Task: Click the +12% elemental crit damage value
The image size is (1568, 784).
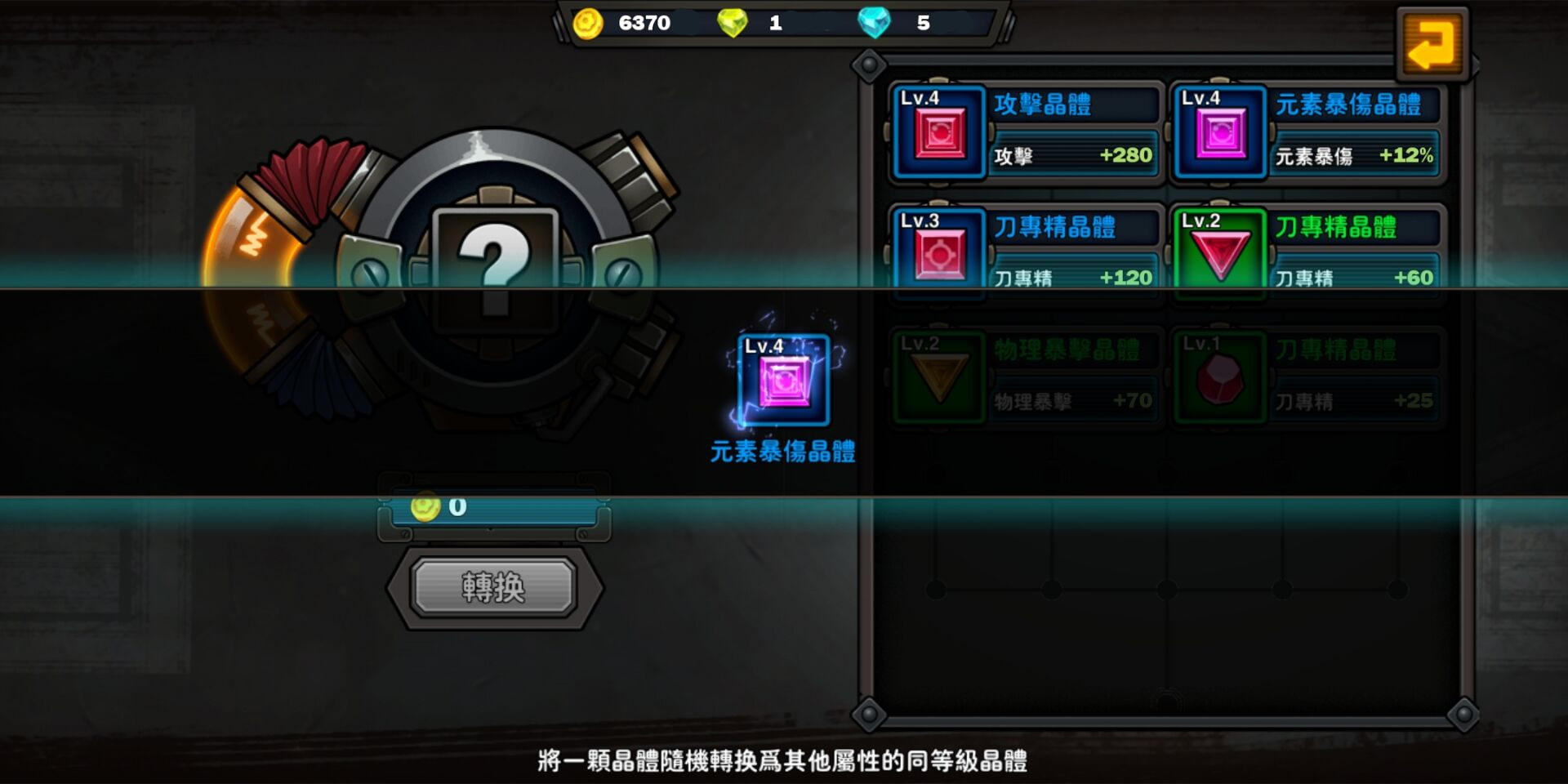Action: 1409,154
